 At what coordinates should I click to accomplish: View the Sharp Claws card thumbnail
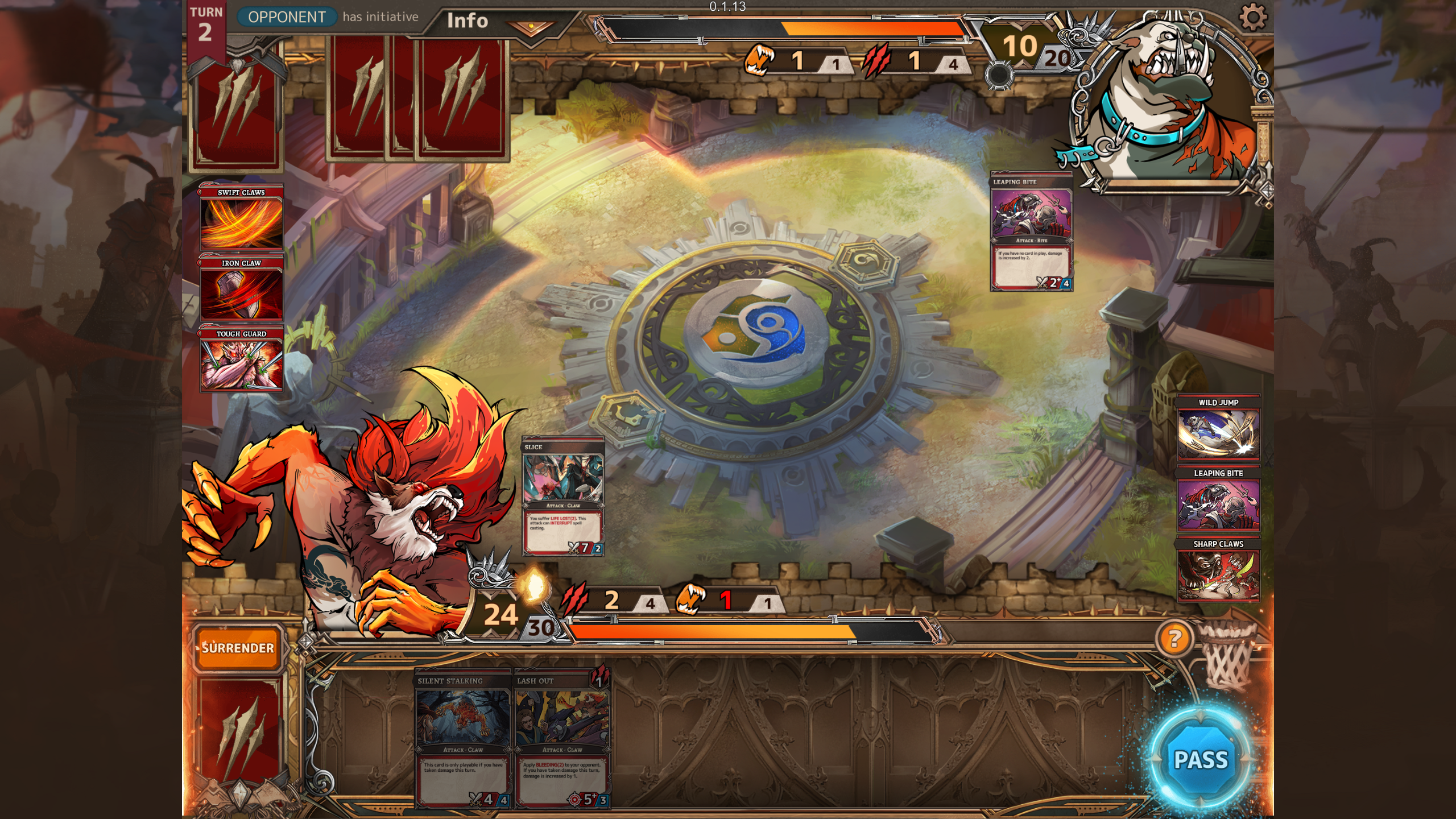coord(1218,570)
